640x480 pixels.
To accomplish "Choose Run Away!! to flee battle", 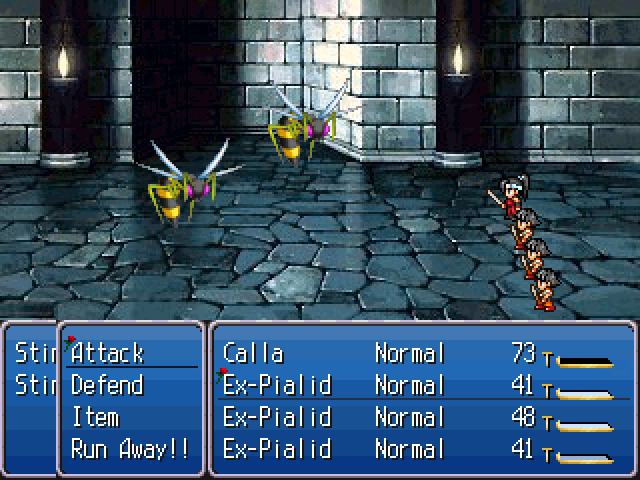I will [130, 449].
